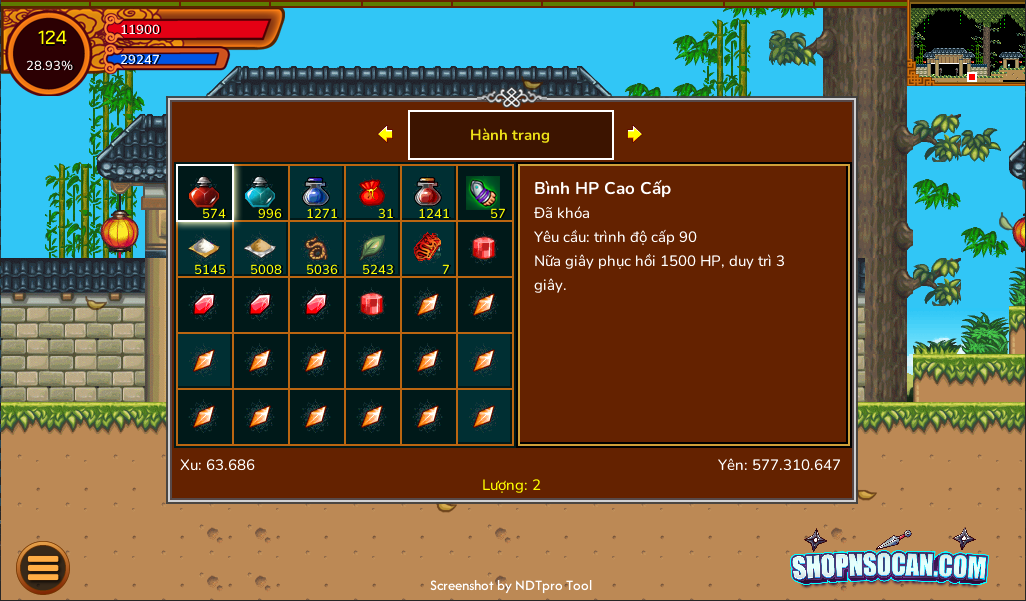Pick the coiled rope item with 5036
The image size is (1026, 601).
pos(317,249)
